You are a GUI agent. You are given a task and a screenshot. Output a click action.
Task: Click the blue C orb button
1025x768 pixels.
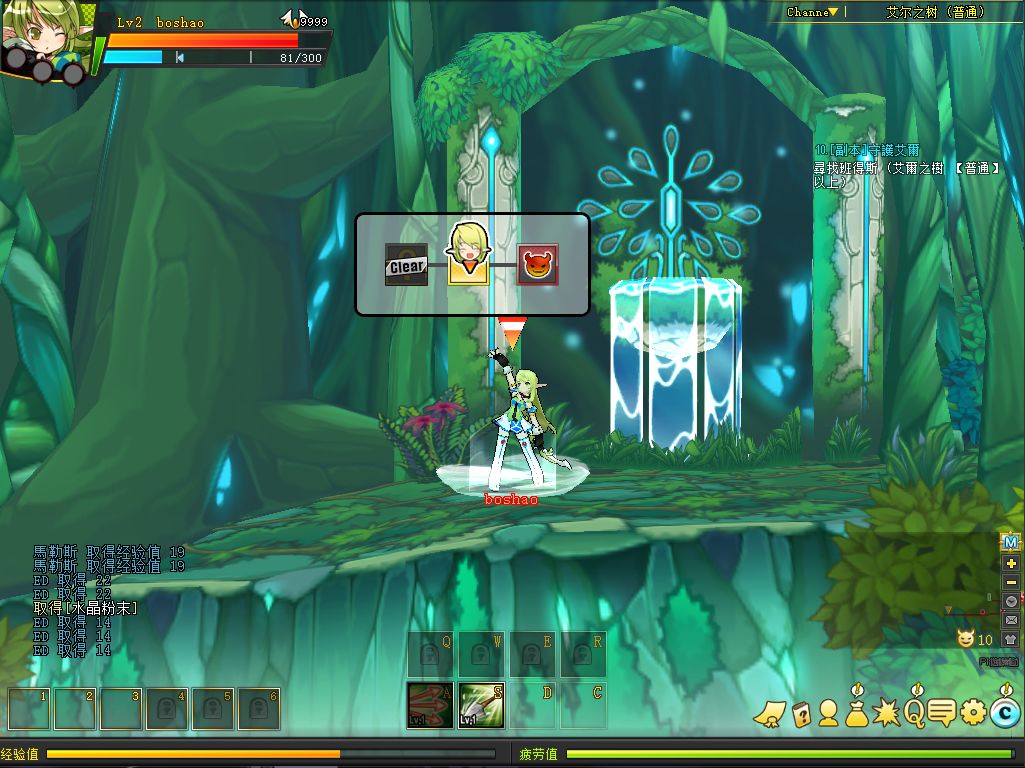pyautogui.click(x=1004, y=713)
